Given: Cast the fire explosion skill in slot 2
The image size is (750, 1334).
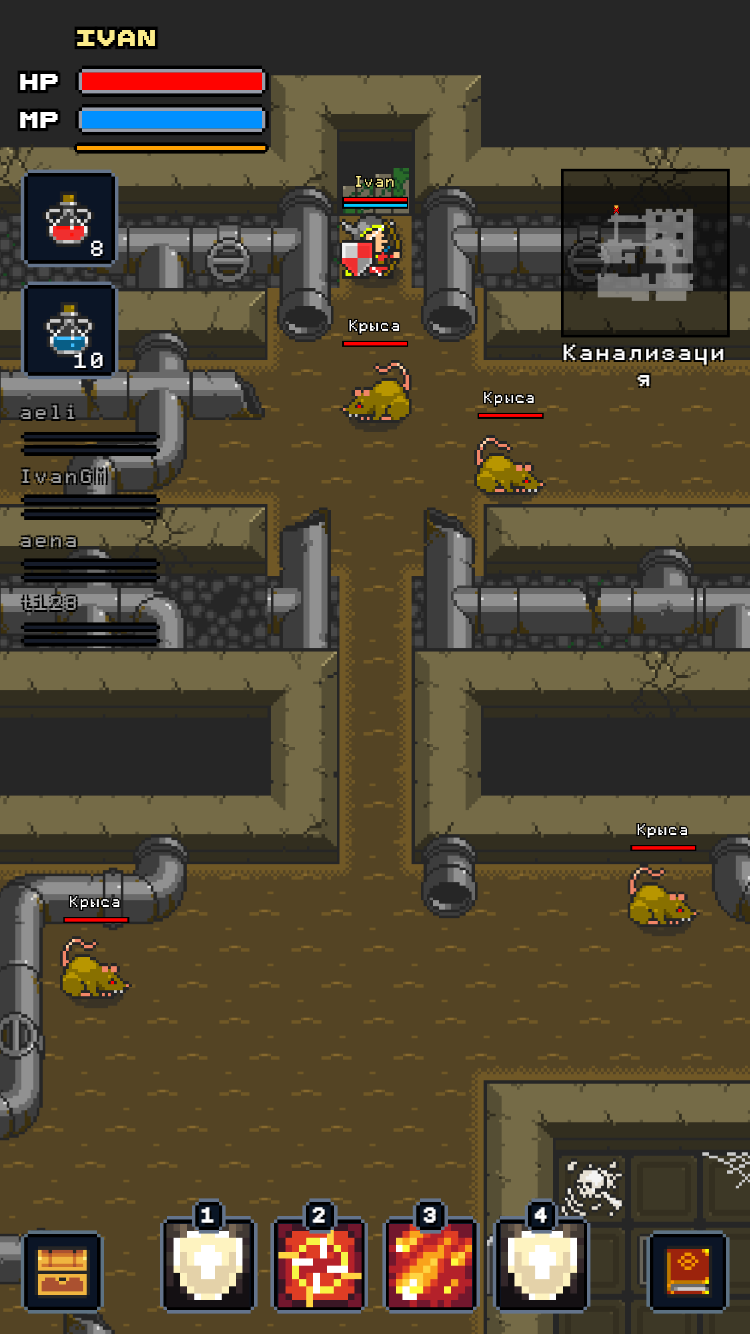Looking at the screenshot, I should point(320,1265).
